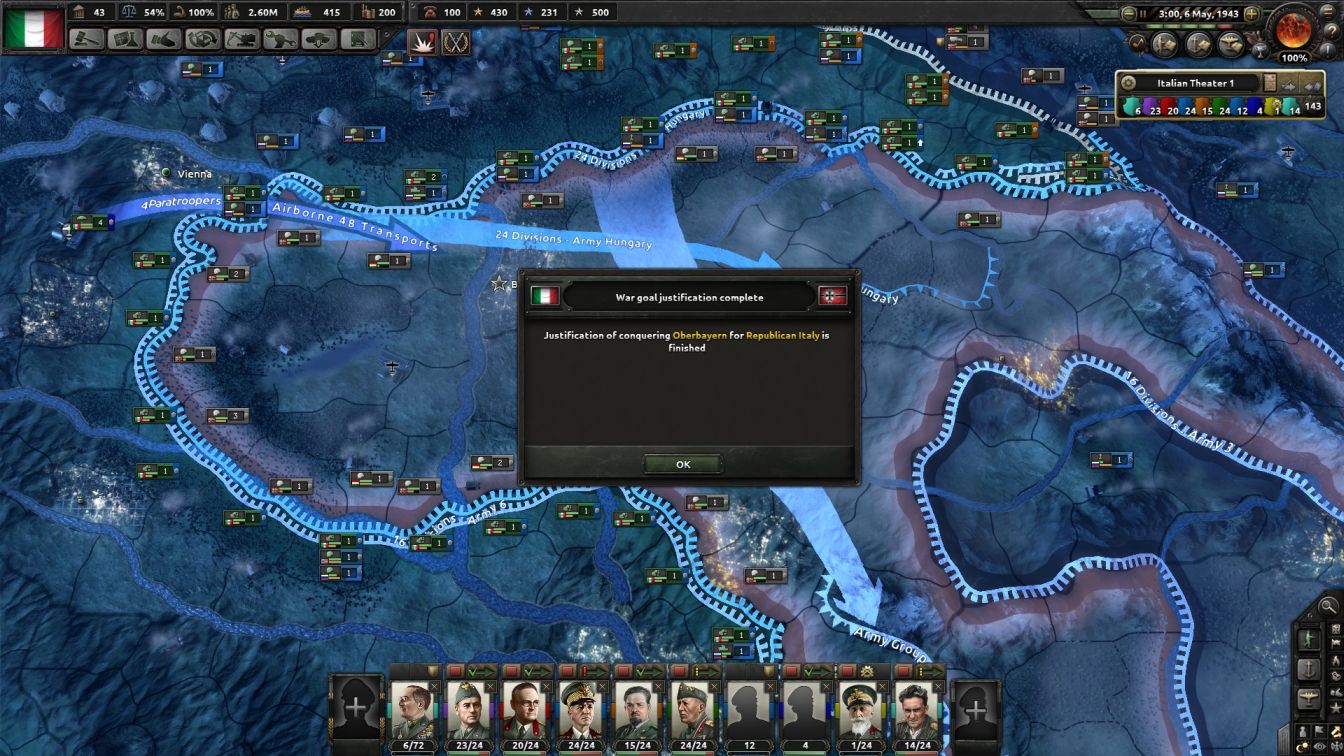
Task: Open Italian Theater settings via the gear icon
Action: coord(1127,81)
